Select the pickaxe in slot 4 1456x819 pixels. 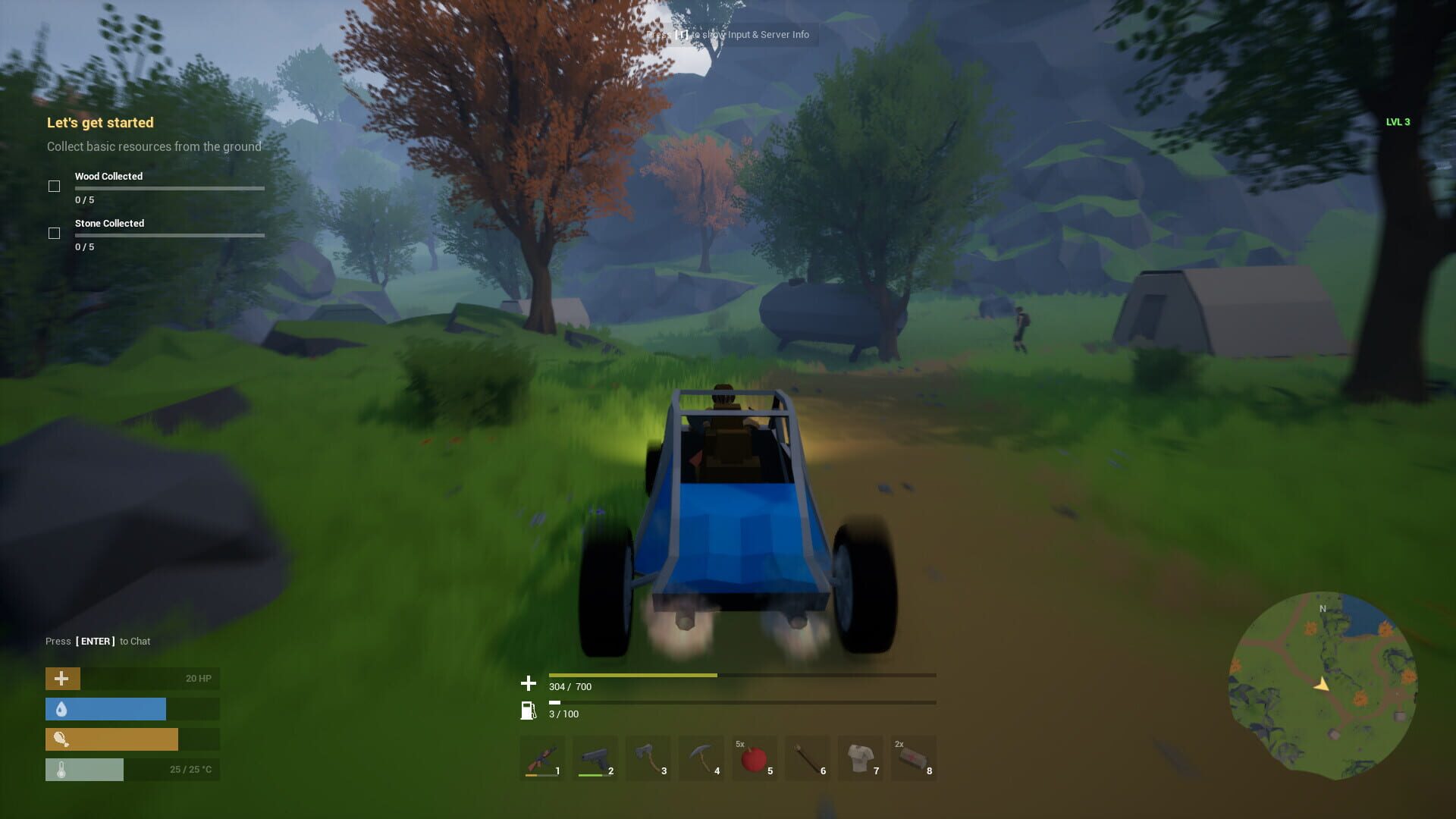coord(701,758)
